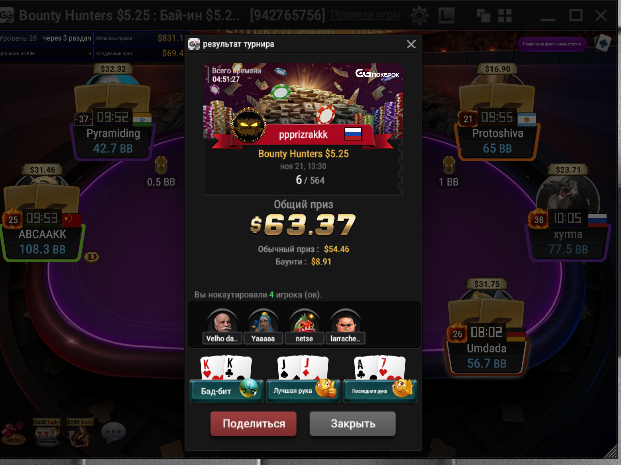This screenshot has height=465, width=621.
Task: View the Лучшая рука hand
Action: (x=302, y=389)
